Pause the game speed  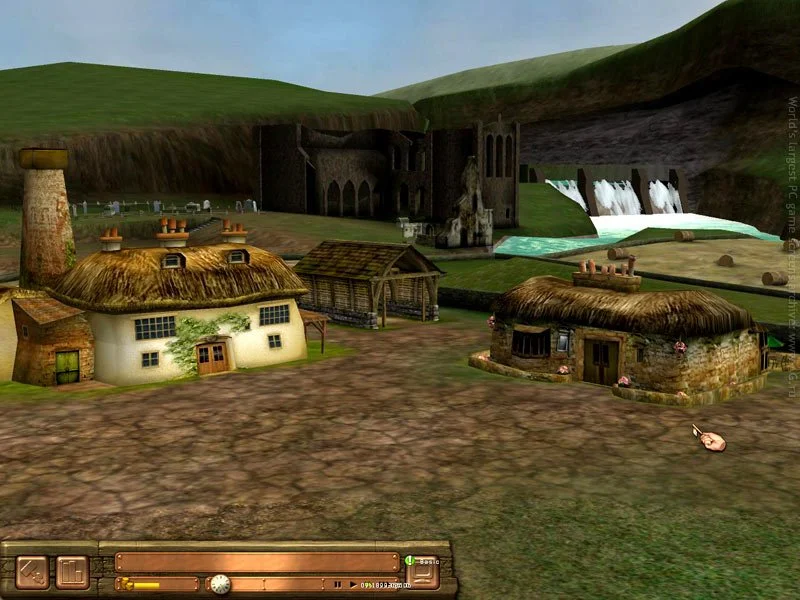[338, 584]
